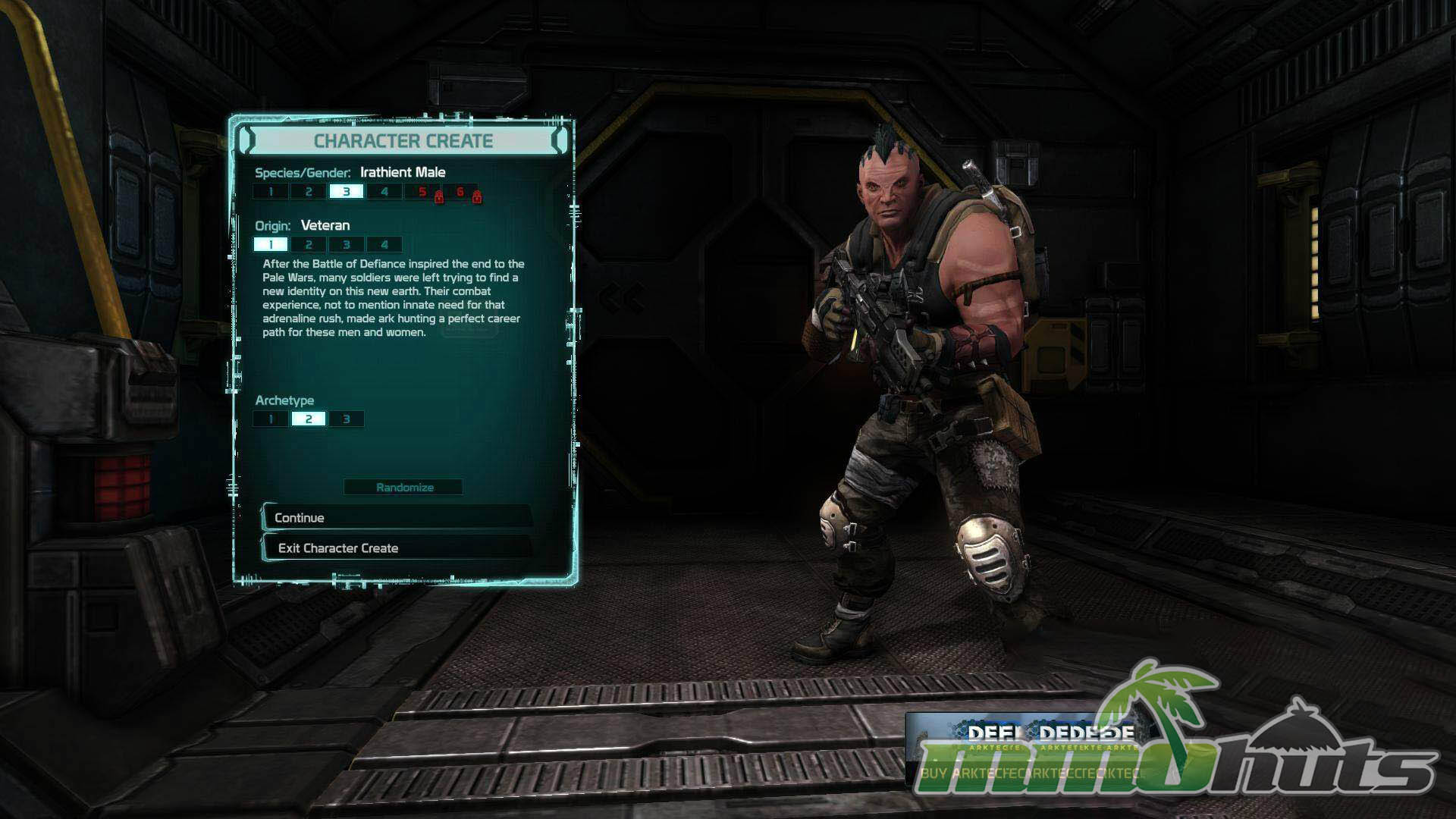Click the Randomize button
Viewport: 1456px width, 819px height.
pyautogui.click(x=404, y=487)
